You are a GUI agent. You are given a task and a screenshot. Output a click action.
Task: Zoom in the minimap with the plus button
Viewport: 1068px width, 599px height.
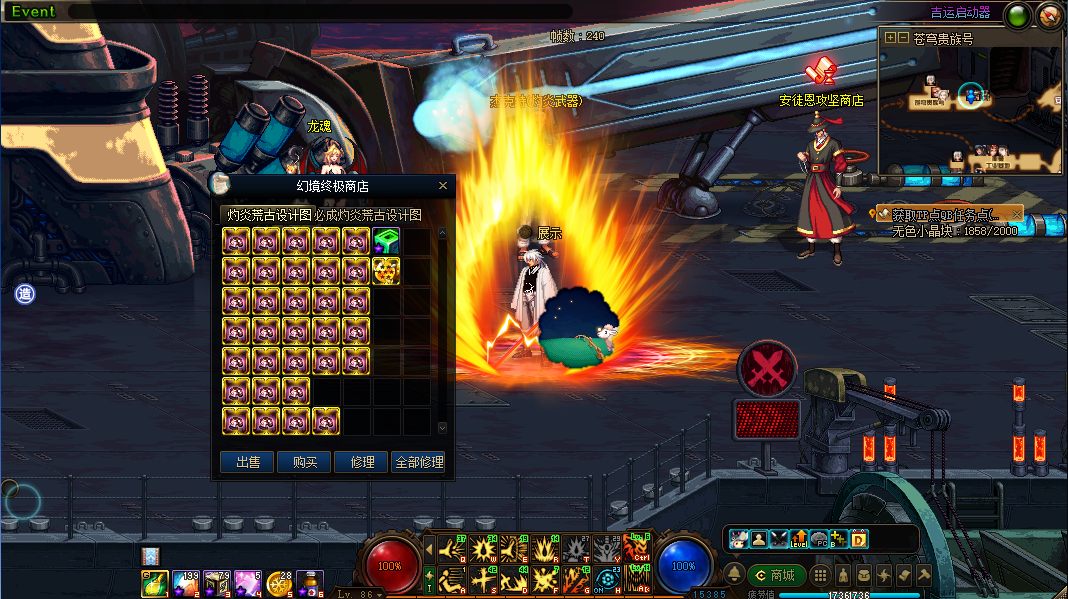point(891,38)
